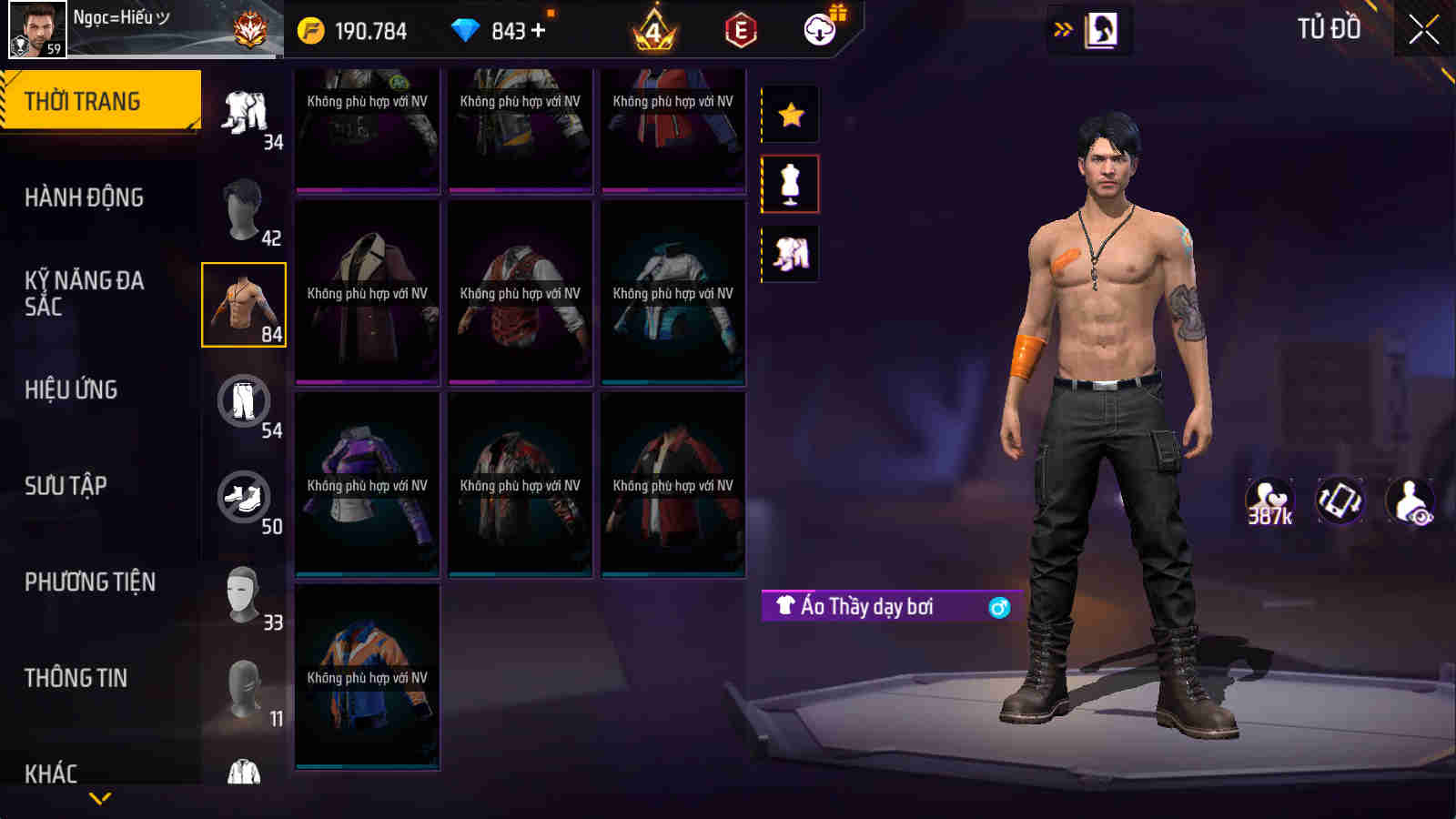Select the star favorites icon

790,114
